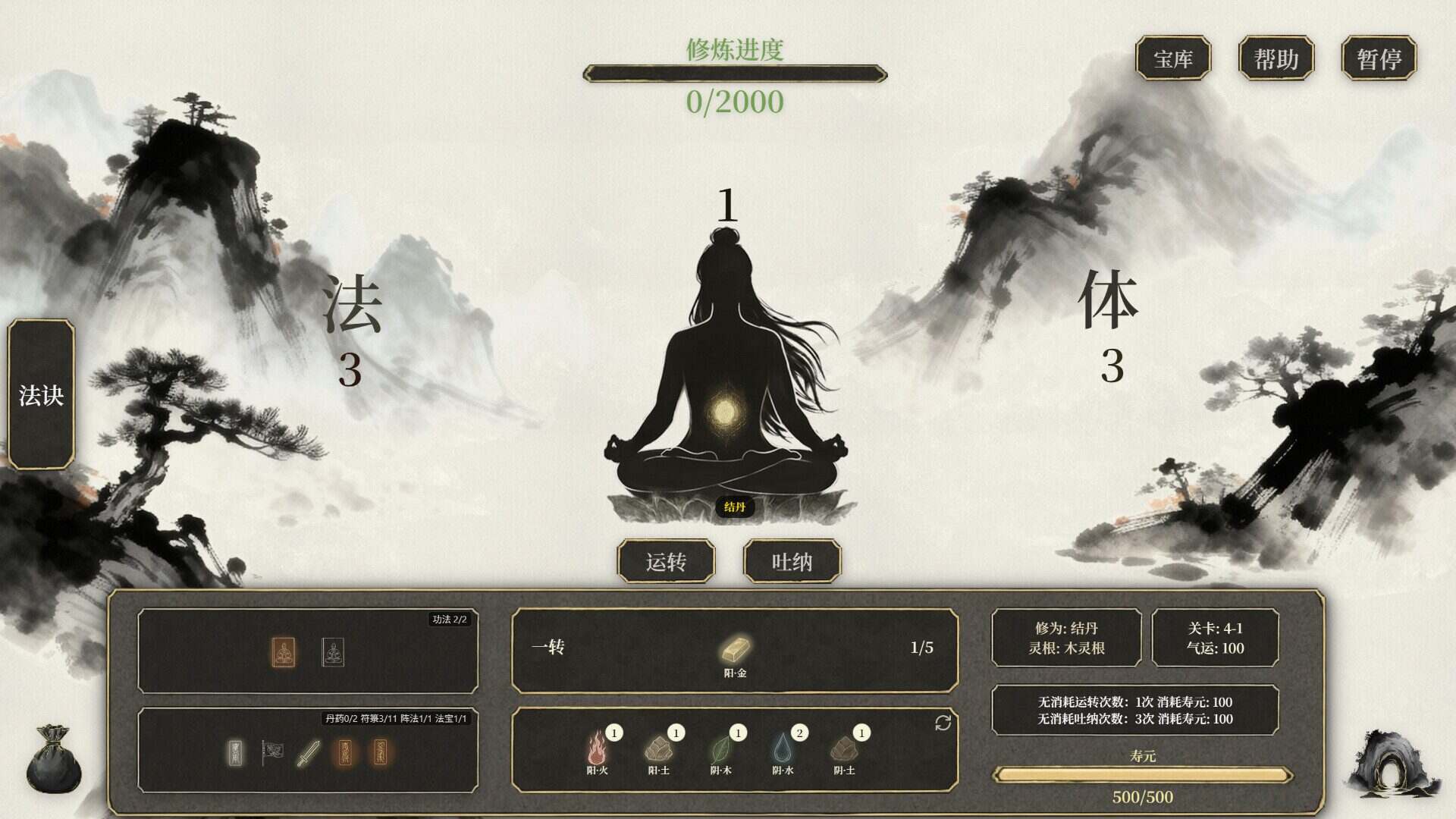Open the 帮助 help menu
This screenshot has width=1456, height=819.
click(x=1277, y=58)
